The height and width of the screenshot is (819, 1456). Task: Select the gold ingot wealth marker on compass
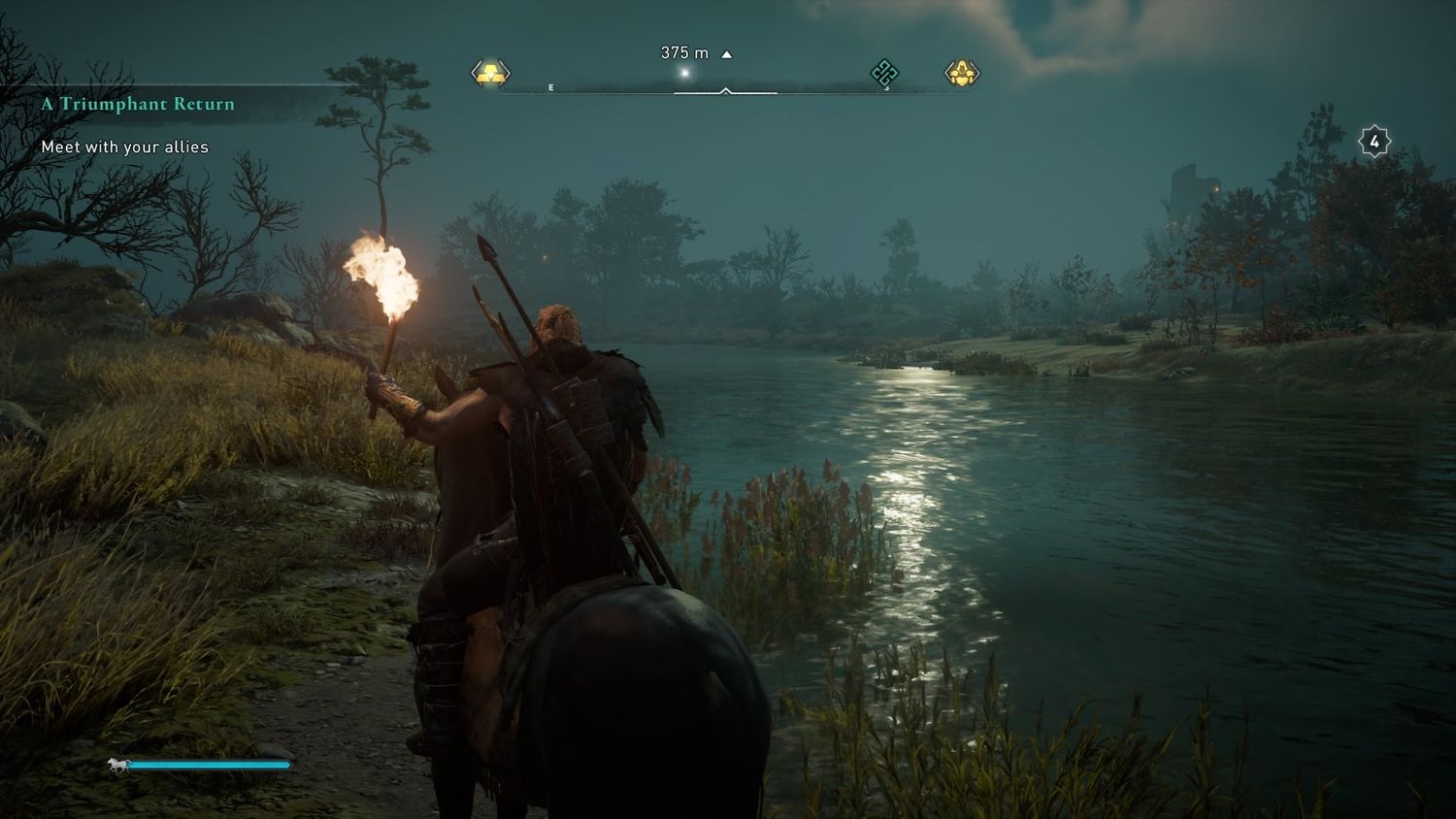490,73
